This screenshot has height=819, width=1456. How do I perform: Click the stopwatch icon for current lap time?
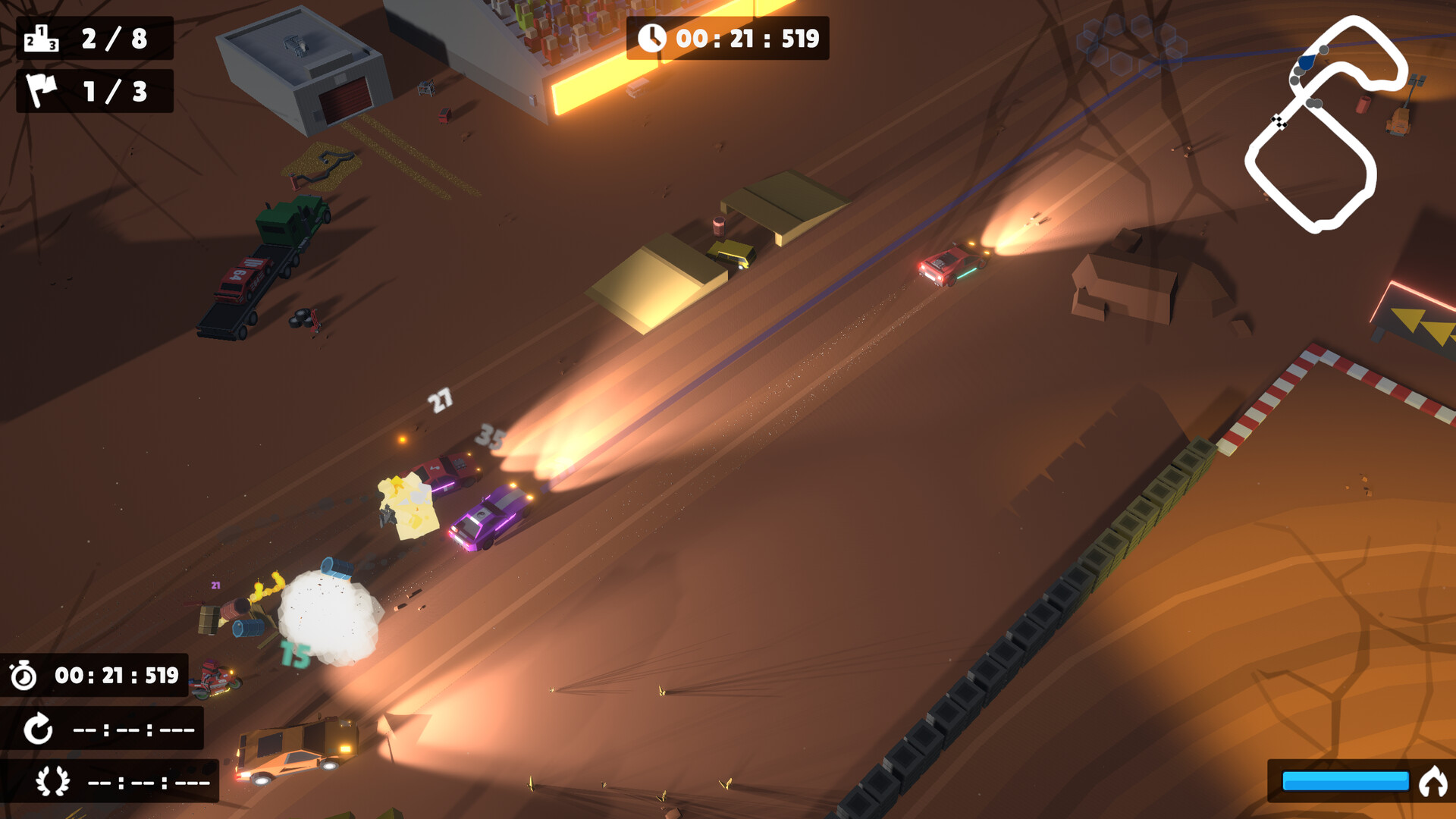click(x=24, y=676)
